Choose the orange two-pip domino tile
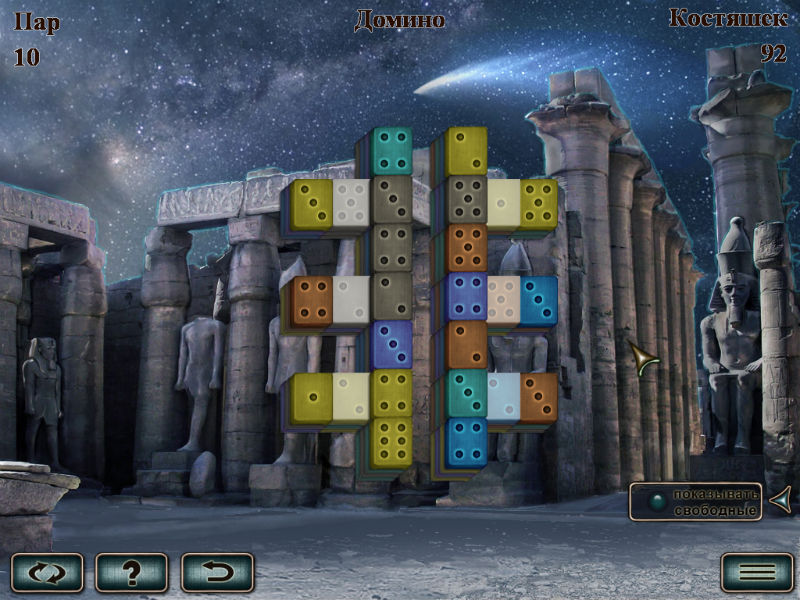 [x=466, y=344]
